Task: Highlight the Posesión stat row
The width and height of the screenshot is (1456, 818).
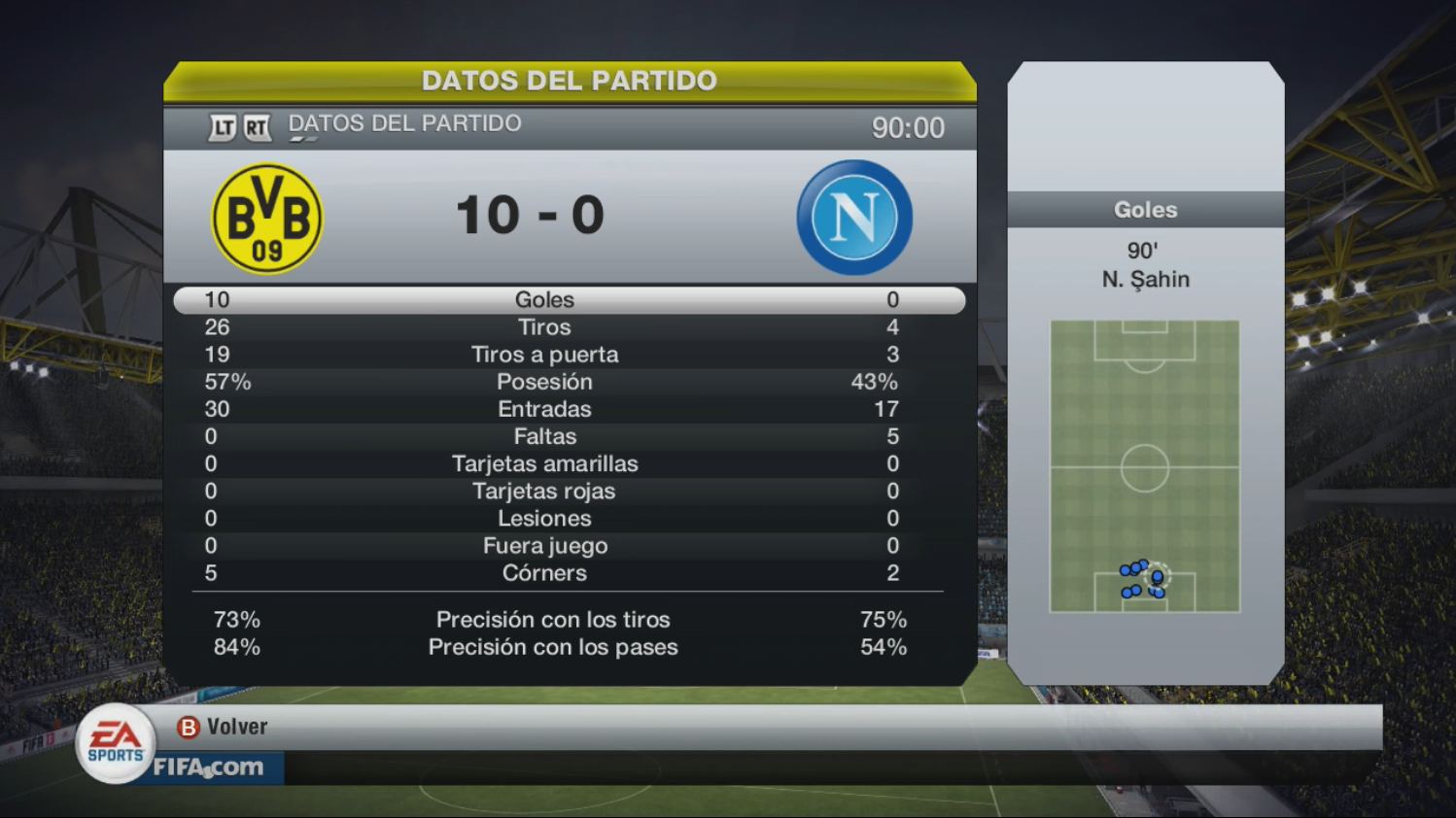Action: coord(569,382)
